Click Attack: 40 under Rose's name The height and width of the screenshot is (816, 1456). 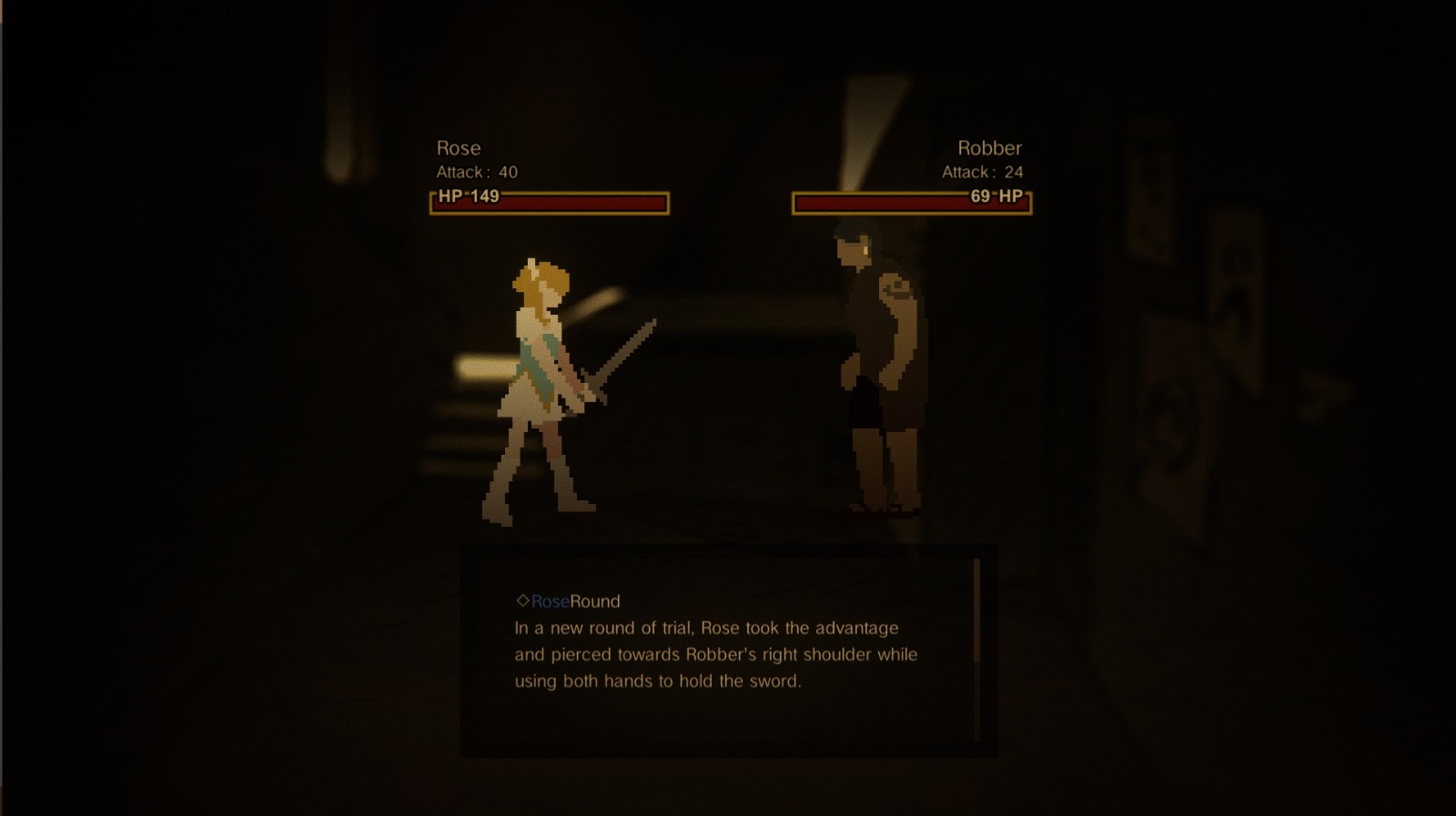[x=477, y=171]
